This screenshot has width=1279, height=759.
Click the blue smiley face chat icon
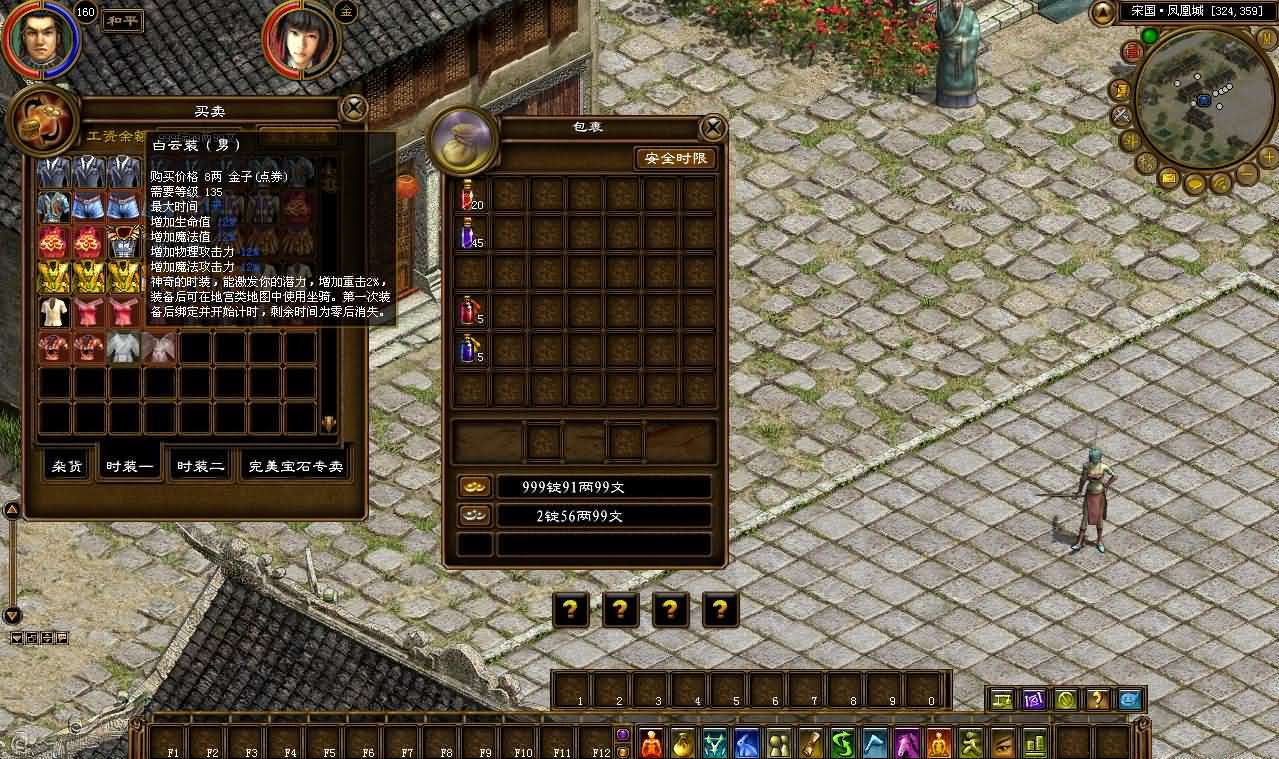(x=1129, y=699)
